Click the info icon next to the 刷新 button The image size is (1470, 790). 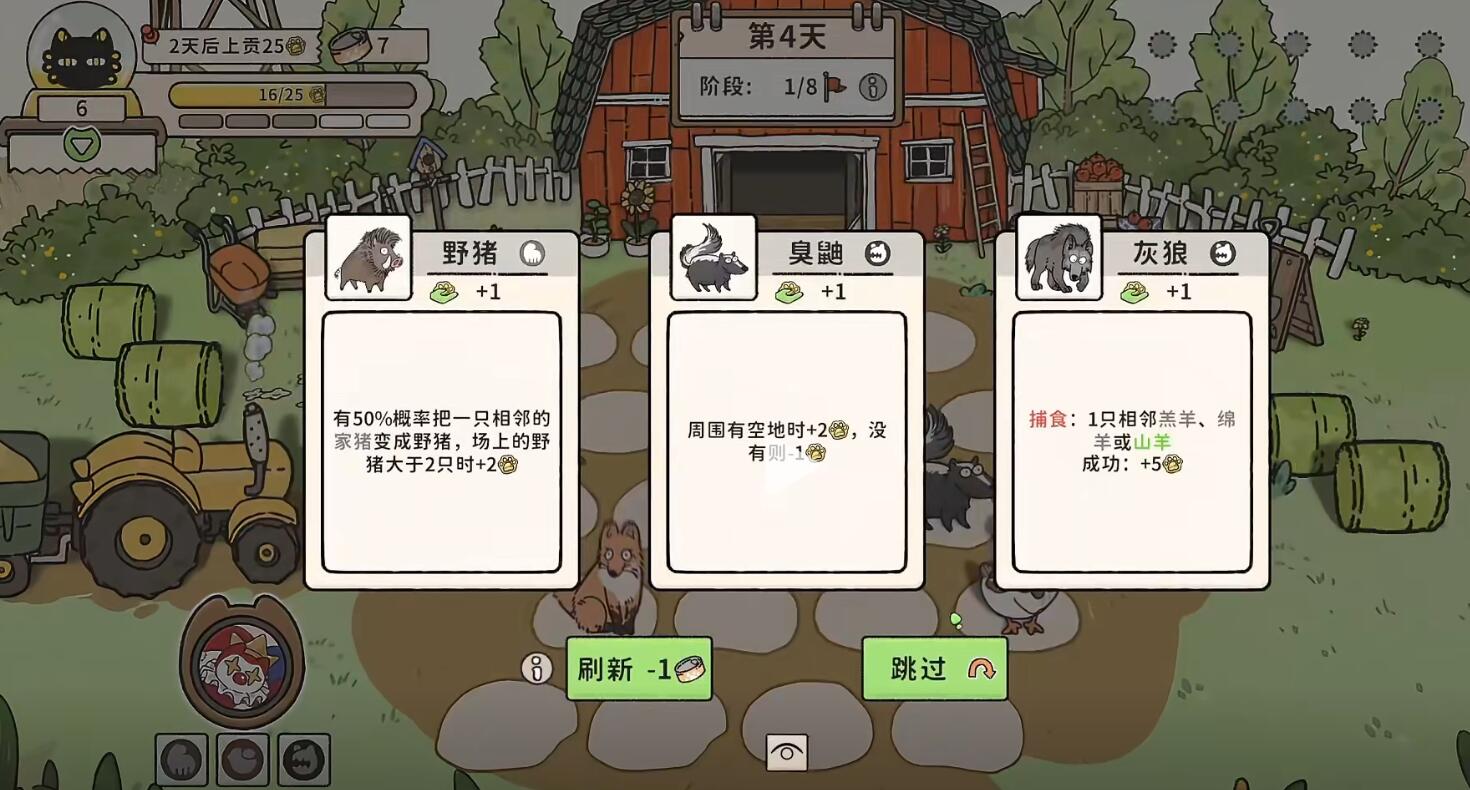pos(536,669)
